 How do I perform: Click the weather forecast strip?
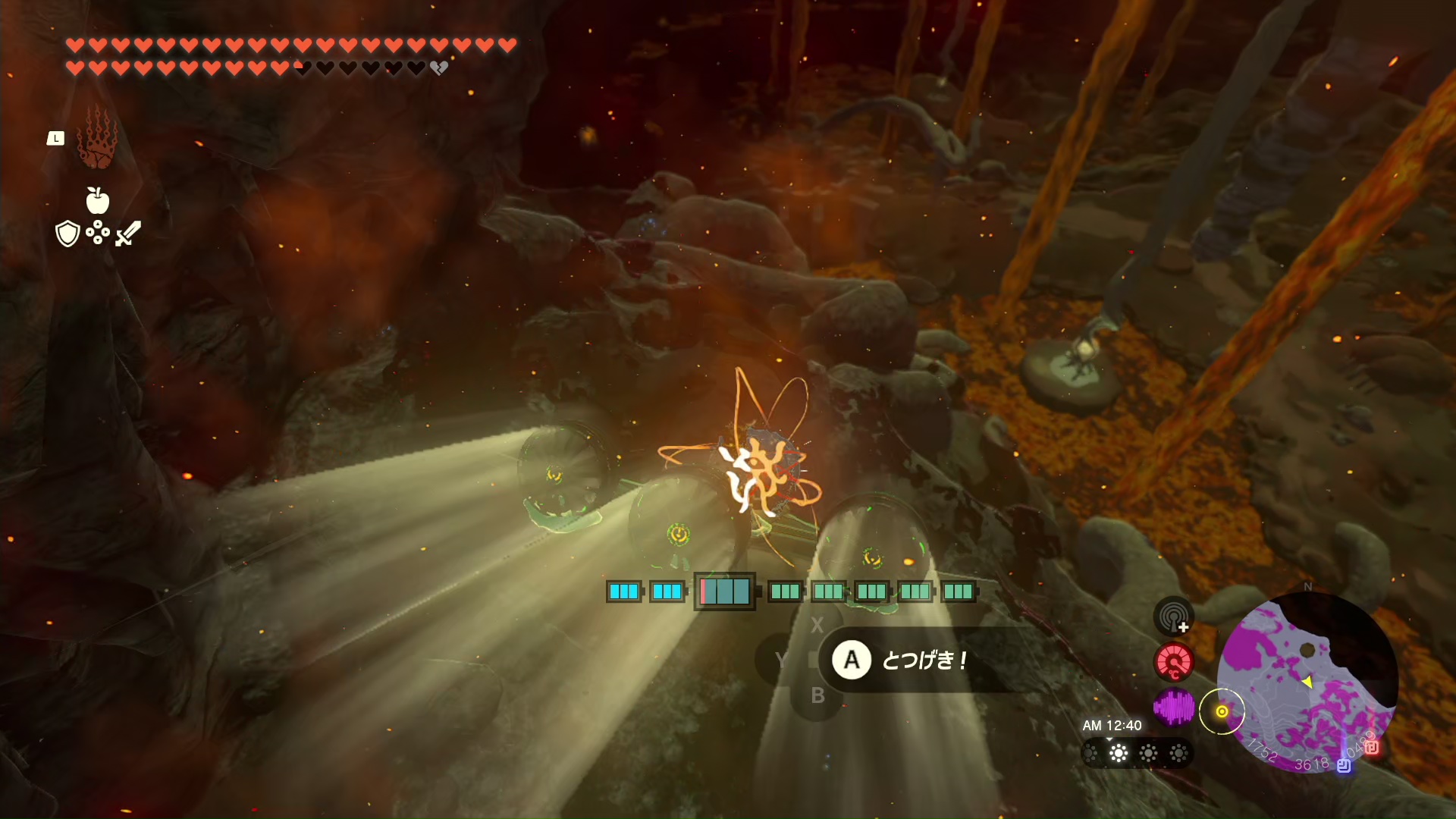coord(1136,753)
